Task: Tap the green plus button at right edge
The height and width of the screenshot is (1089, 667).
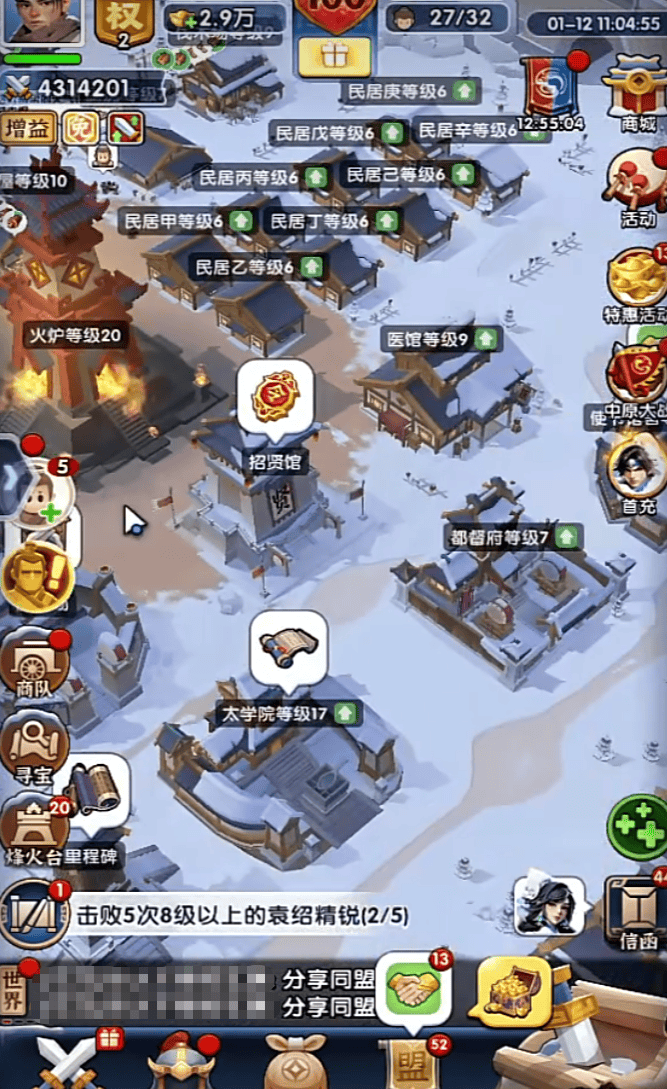Action: pos(637,826)
